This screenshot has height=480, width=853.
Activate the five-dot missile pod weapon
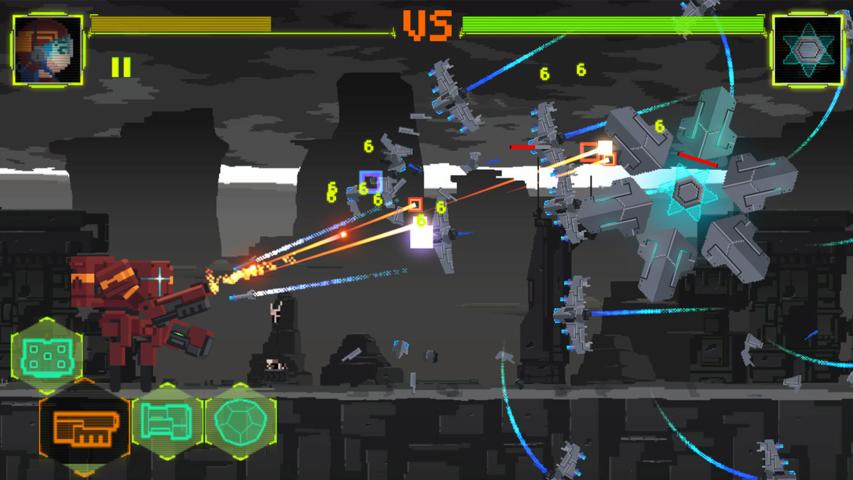[45, 352]
